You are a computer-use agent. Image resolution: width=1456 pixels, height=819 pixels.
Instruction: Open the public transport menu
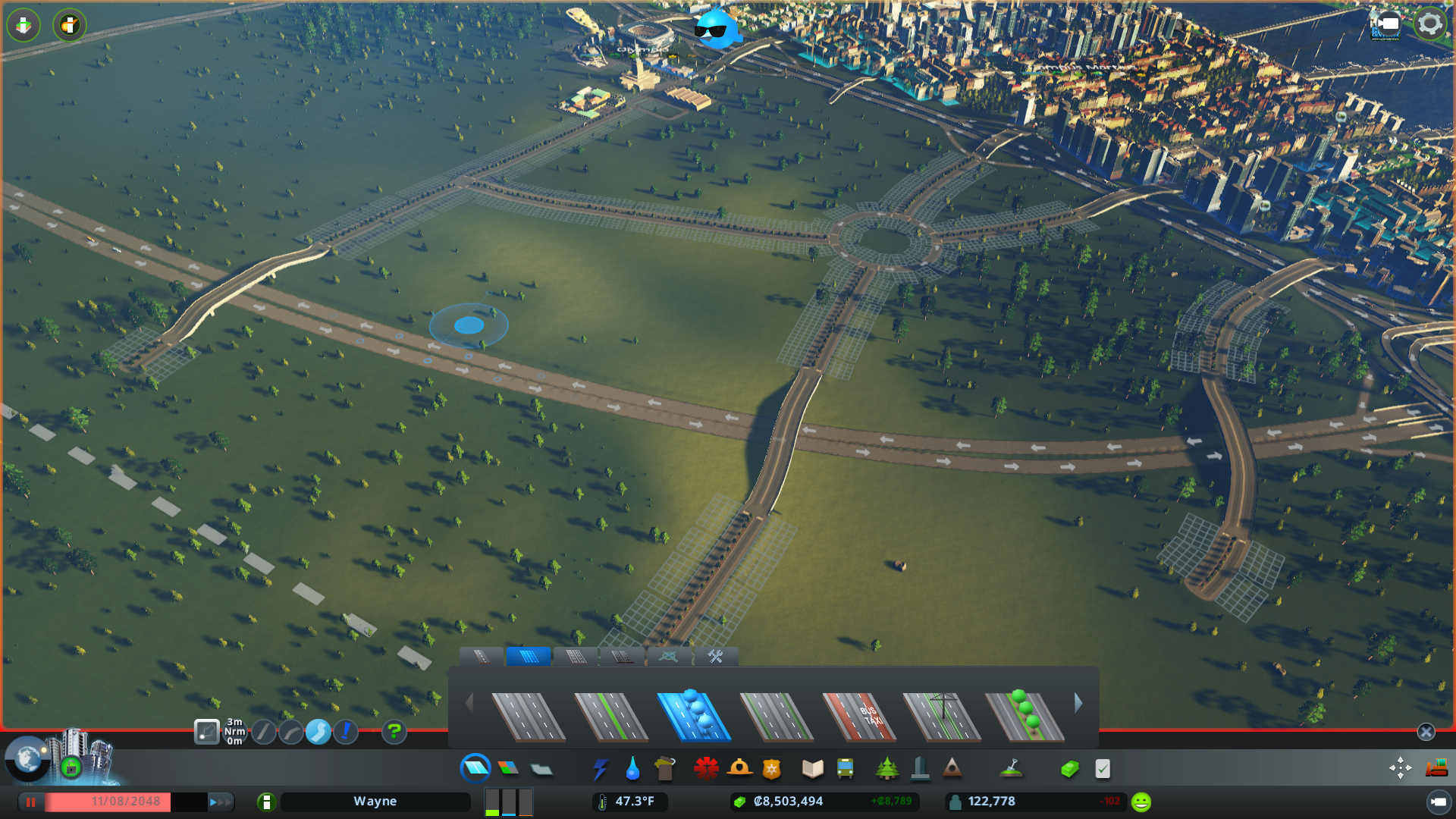coord(846,768)
